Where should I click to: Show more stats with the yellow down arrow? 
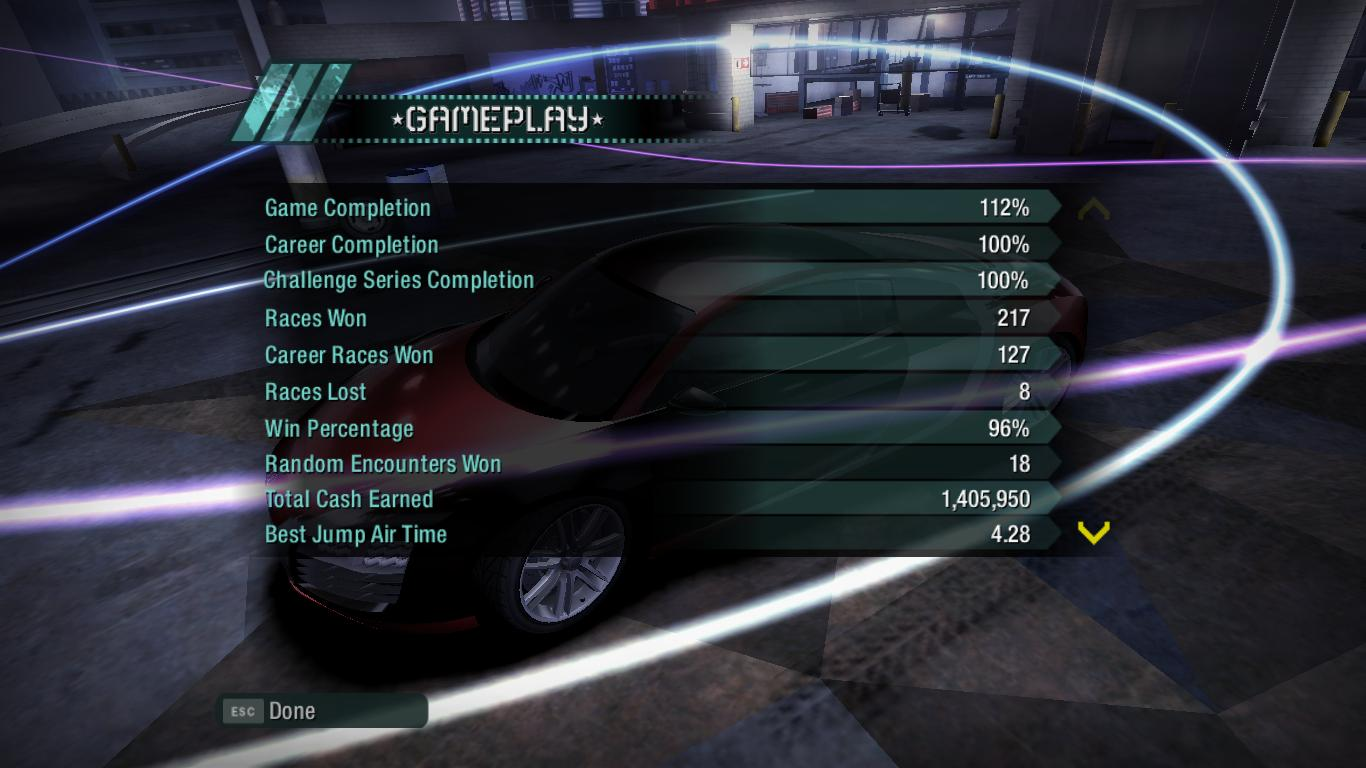1094,533
